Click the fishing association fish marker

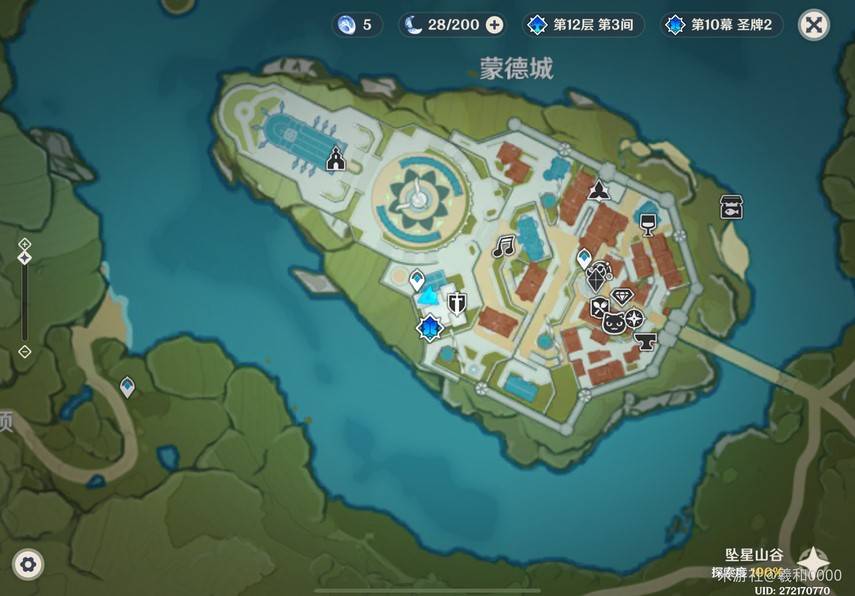click(x=731, y=207)
